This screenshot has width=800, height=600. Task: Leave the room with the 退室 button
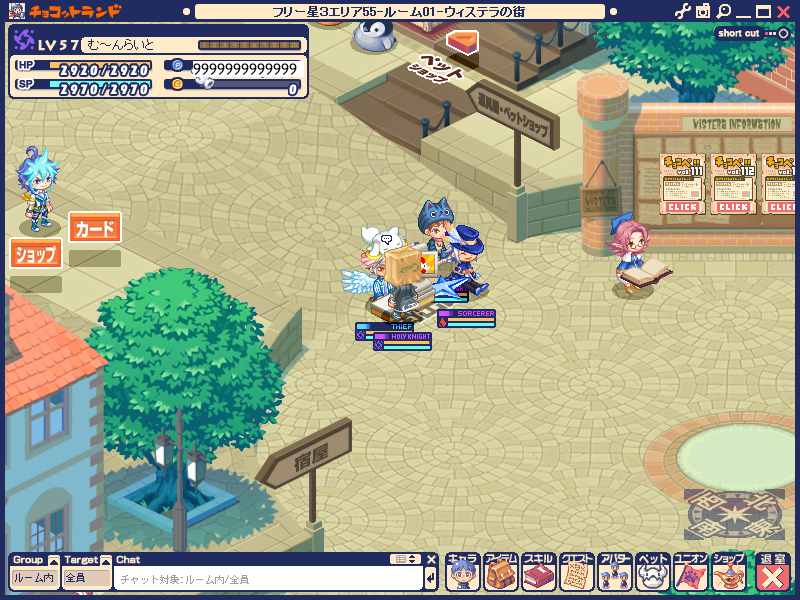coord(773,572)
